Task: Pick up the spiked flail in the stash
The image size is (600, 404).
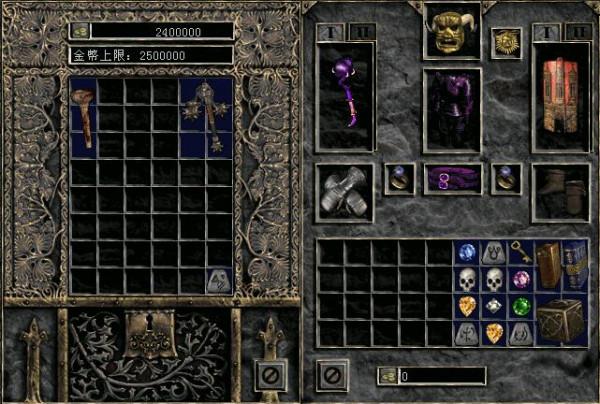Action: [206, 117]
